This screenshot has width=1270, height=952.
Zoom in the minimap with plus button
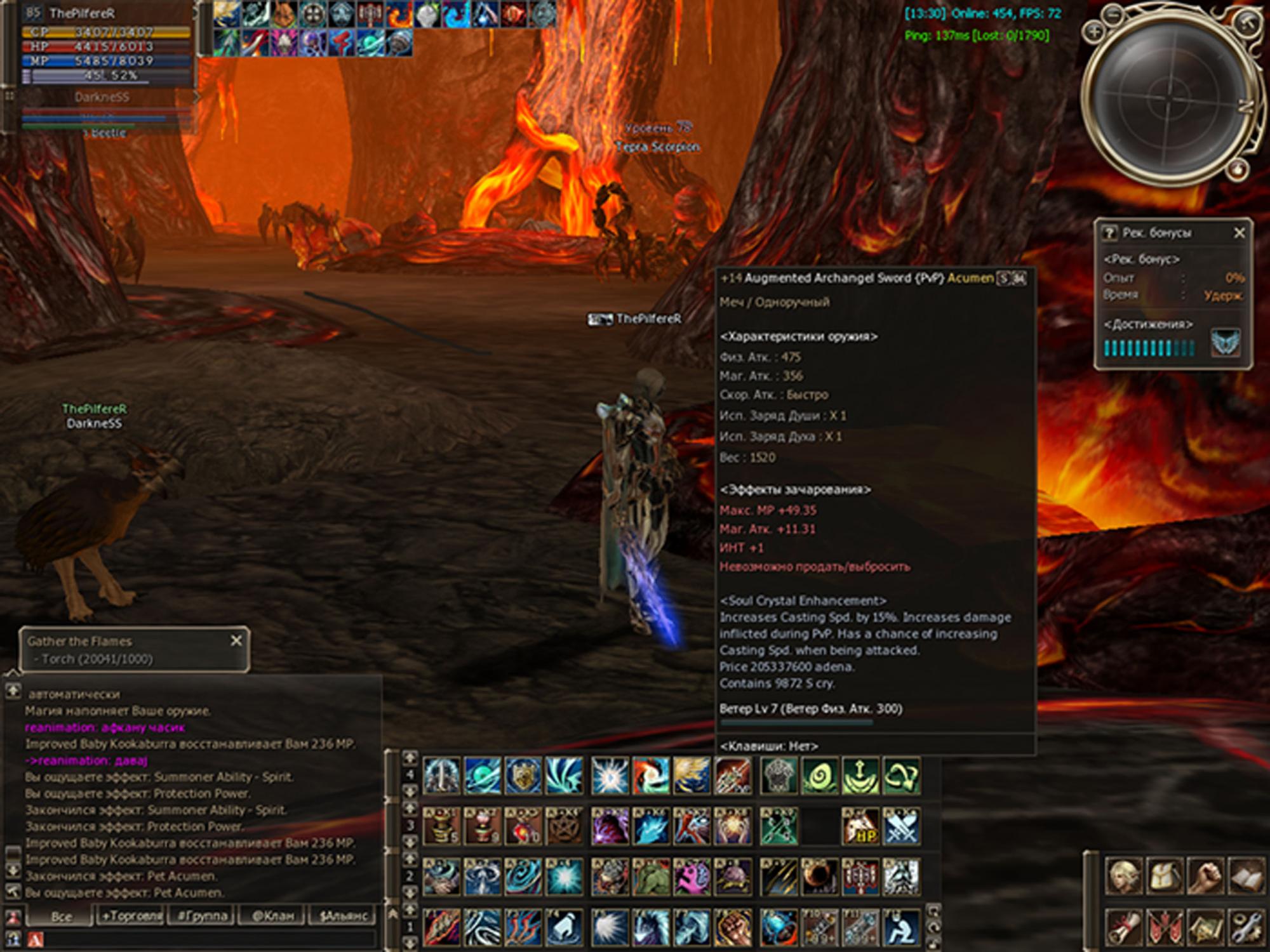pyautogui.click(x=1093, y=32)
